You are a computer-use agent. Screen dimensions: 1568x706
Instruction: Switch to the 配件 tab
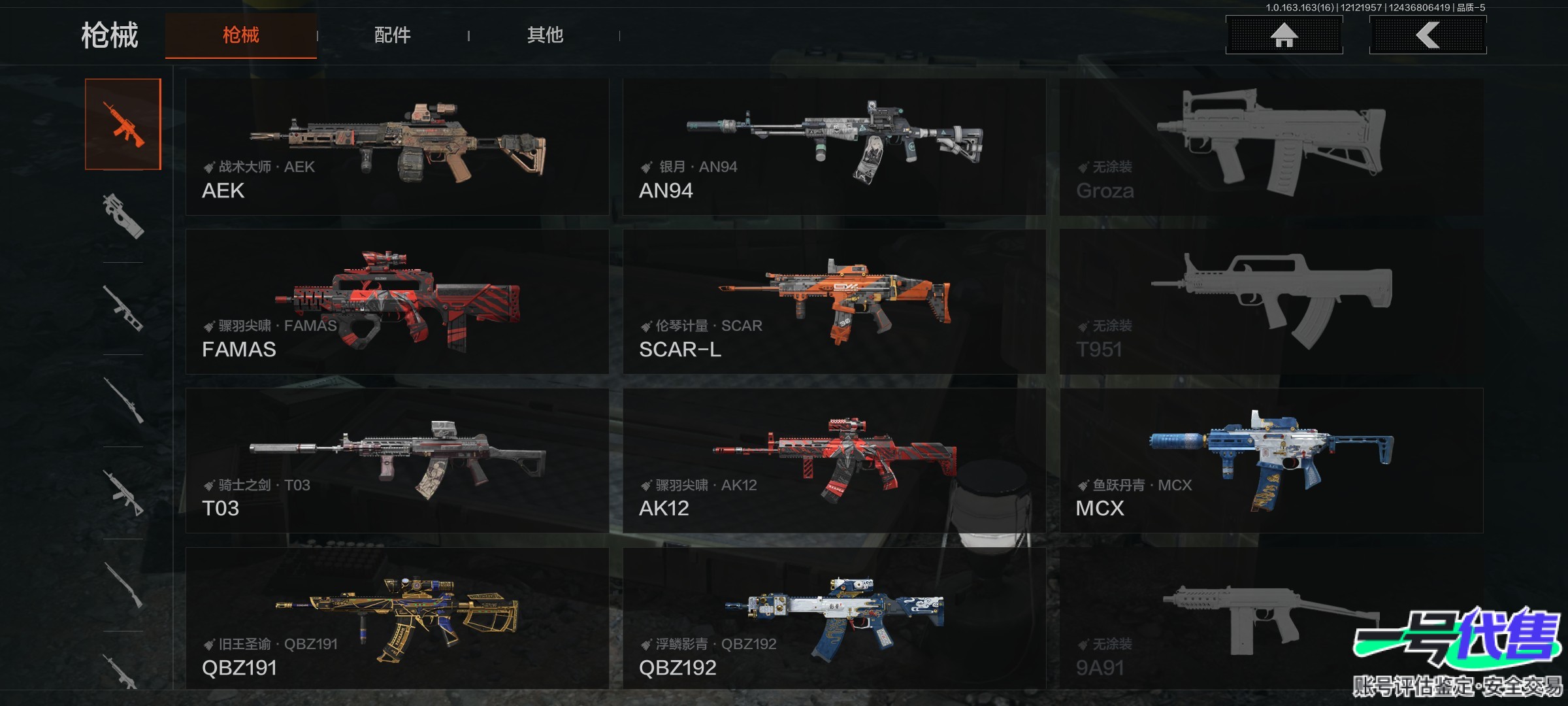(393, 35)
